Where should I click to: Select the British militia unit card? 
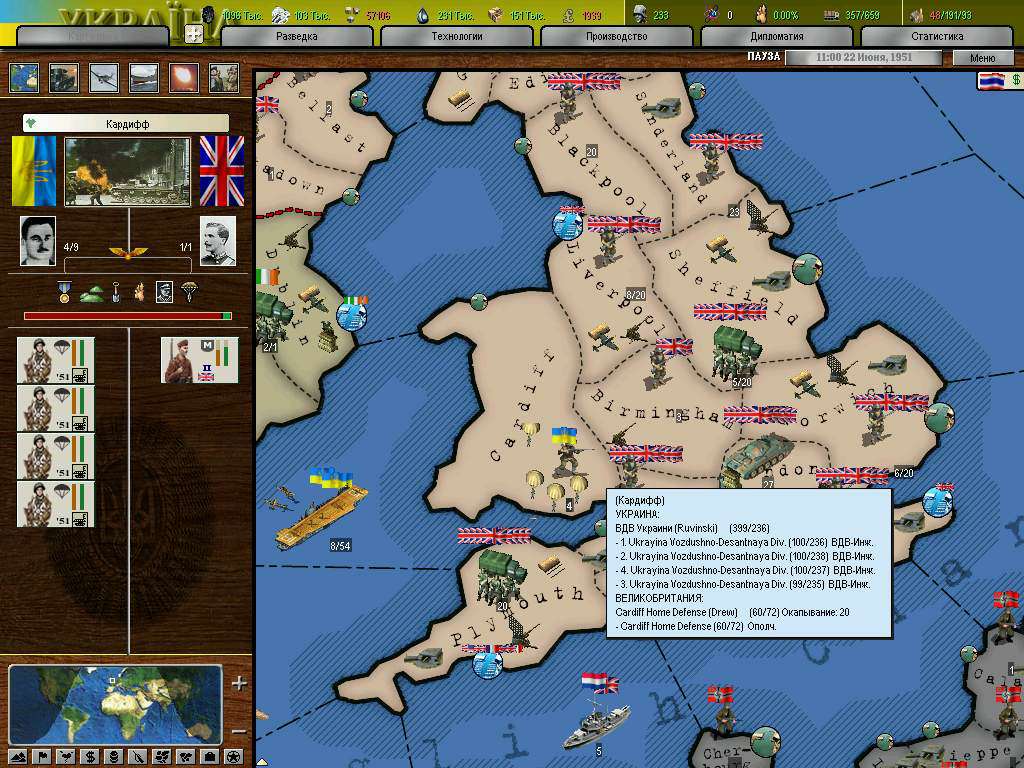tap(200, 360)
